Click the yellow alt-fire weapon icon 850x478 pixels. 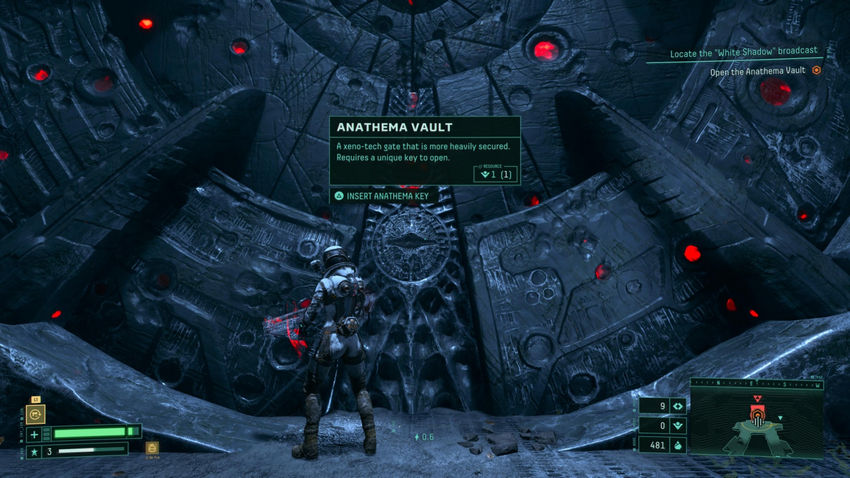[x=35, y=413]
